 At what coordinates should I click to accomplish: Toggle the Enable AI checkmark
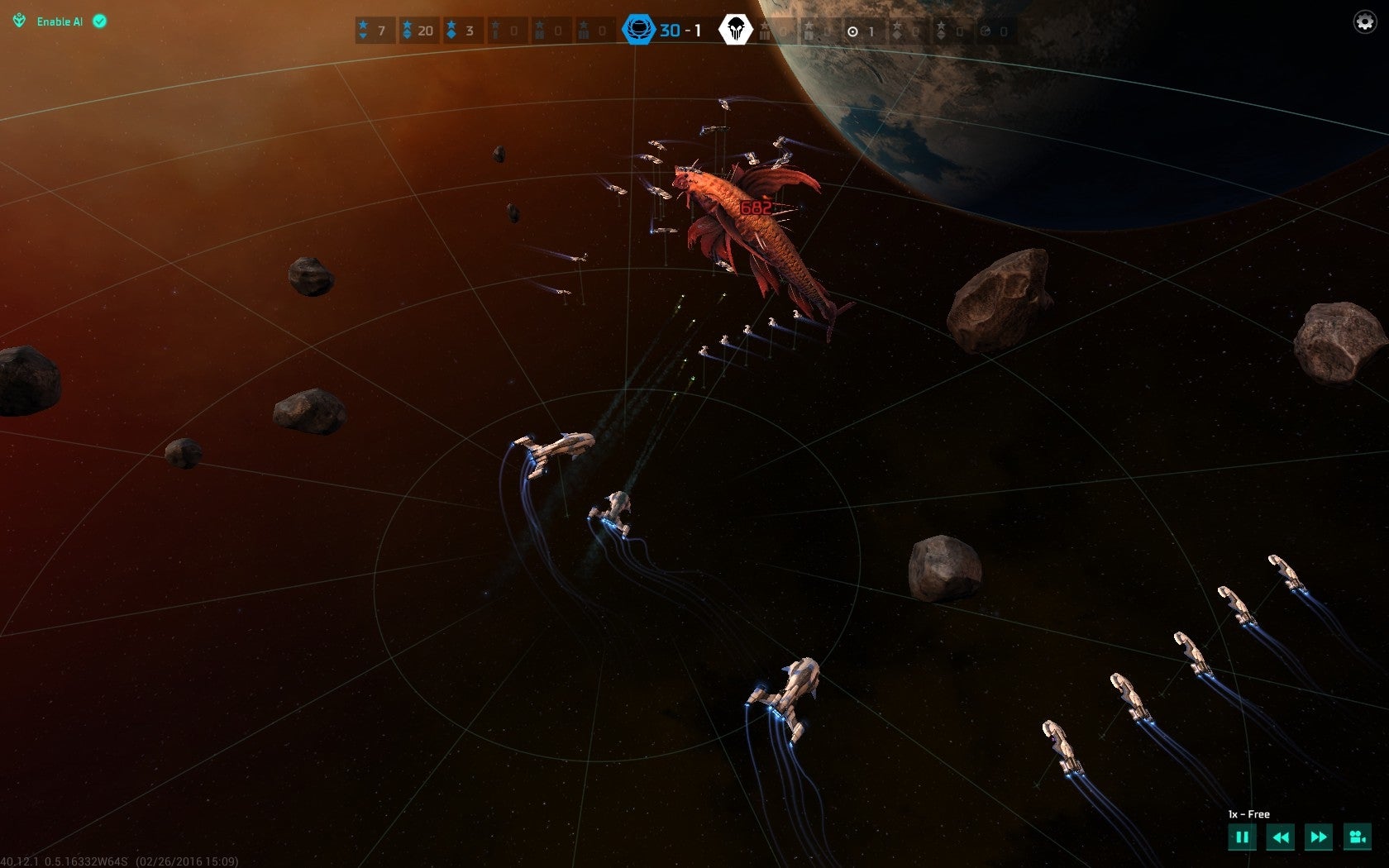(x=99, y=21)
